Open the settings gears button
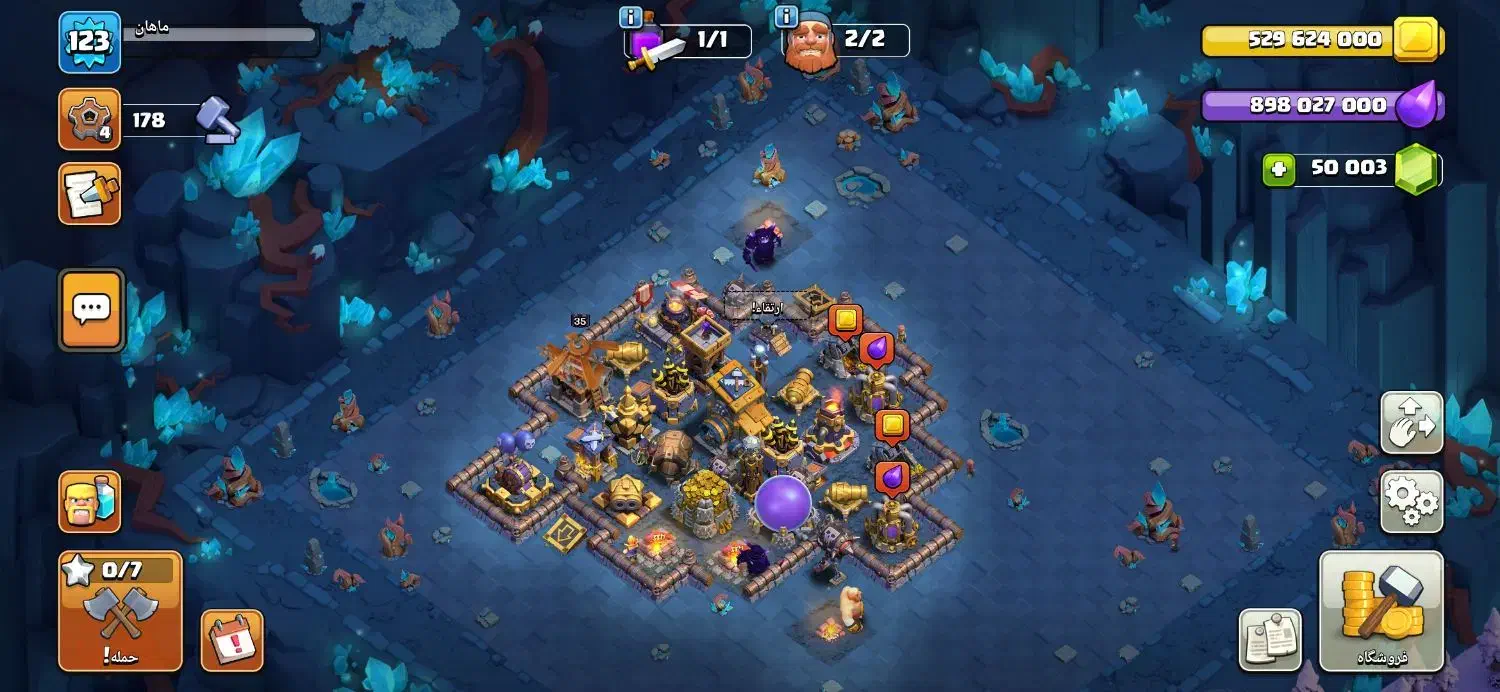1500x692 pixels. pyautogui.click(x=1411, y=501)
